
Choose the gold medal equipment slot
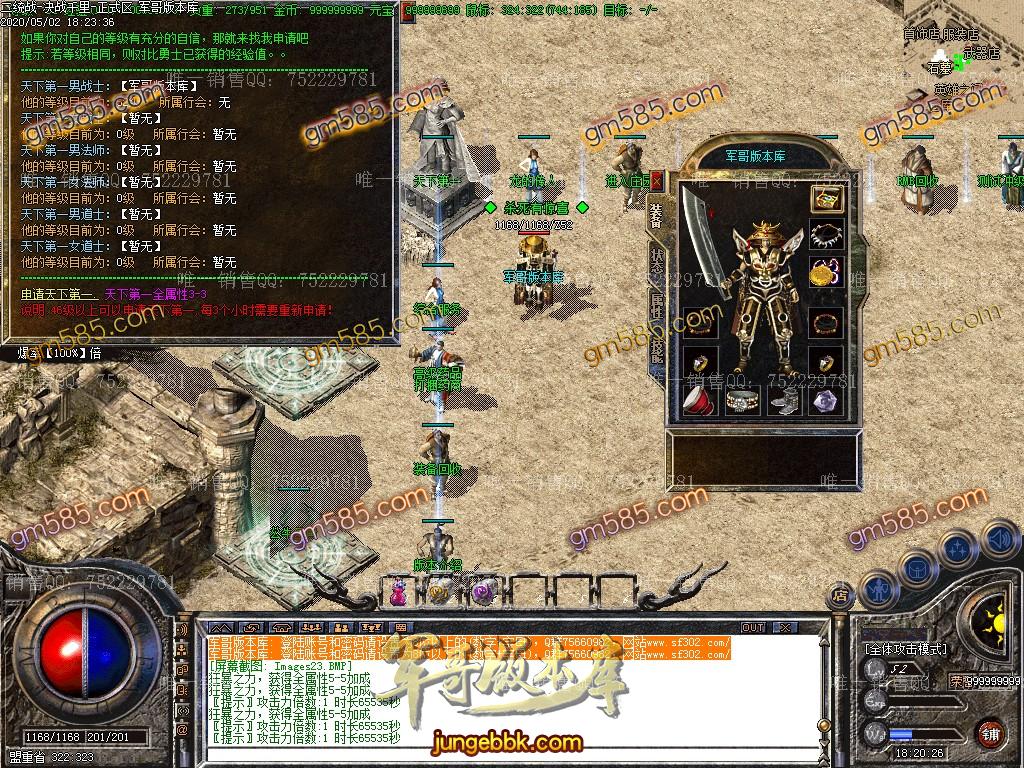(x=825, y=273)
